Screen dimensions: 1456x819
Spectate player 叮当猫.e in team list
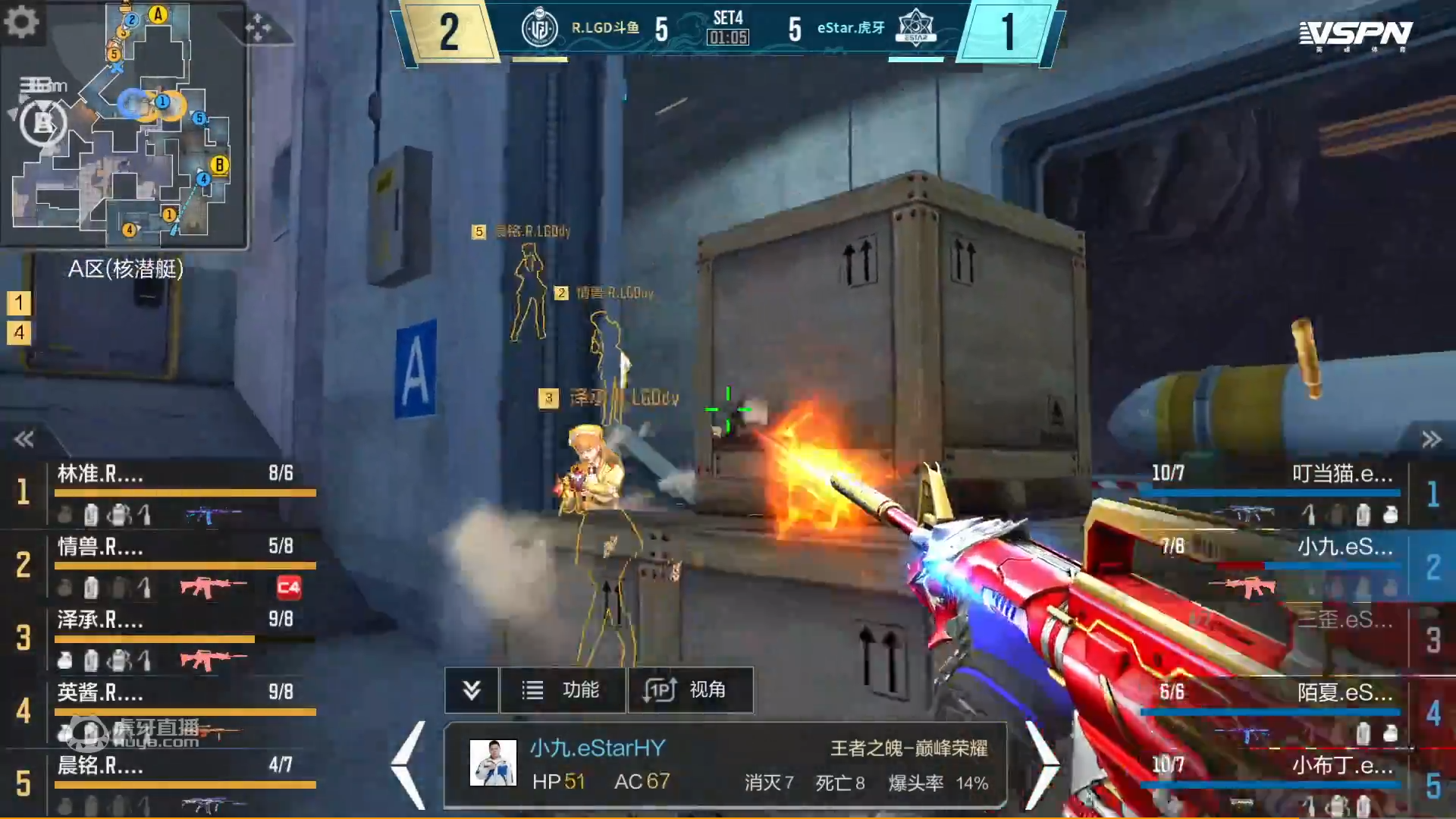(1282, 493)
